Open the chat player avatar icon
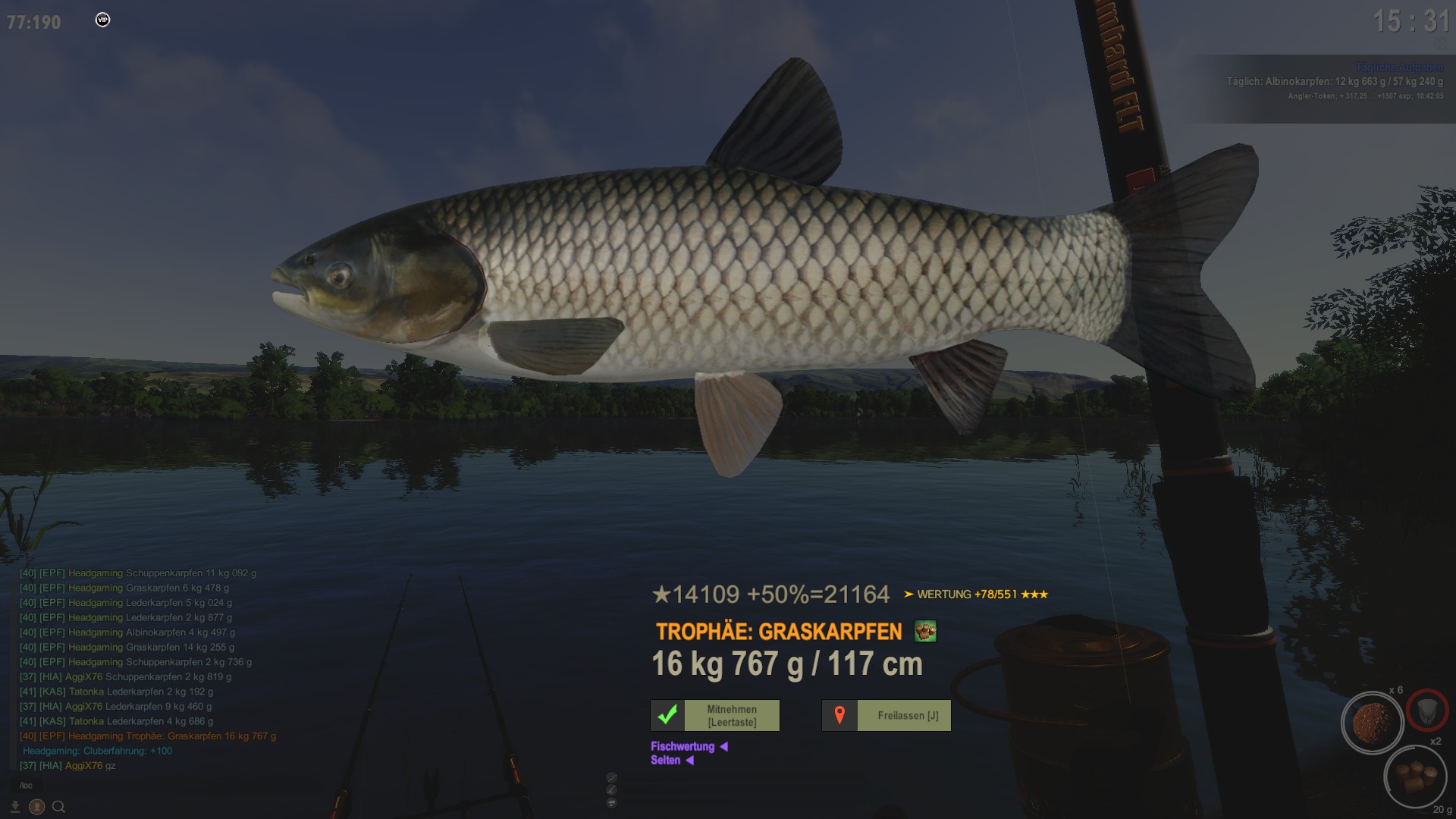This screenshot has width=1456, height=819. [36, 807]
